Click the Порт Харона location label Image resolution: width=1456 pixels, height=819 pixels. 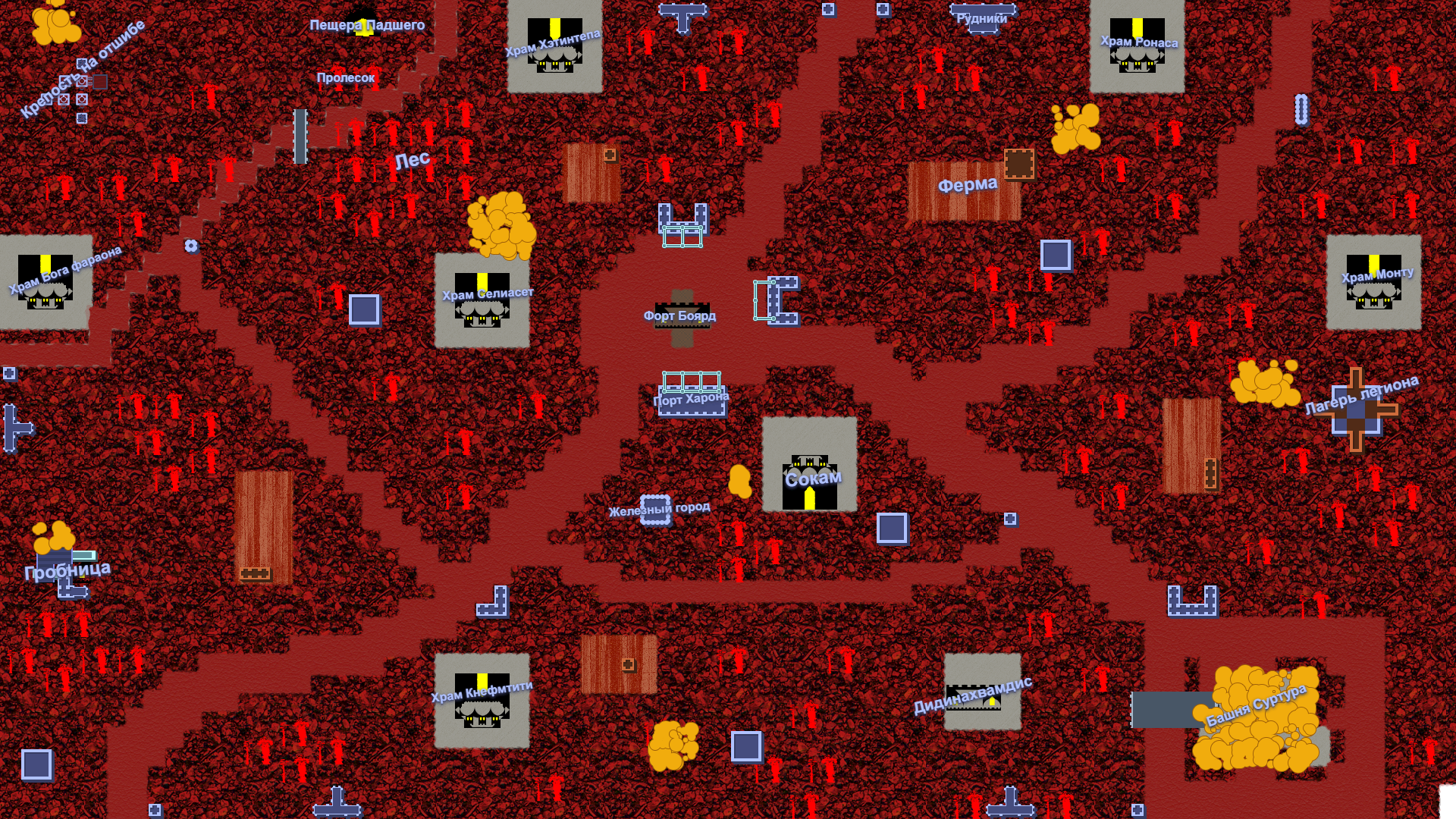[x=691, y=398]
